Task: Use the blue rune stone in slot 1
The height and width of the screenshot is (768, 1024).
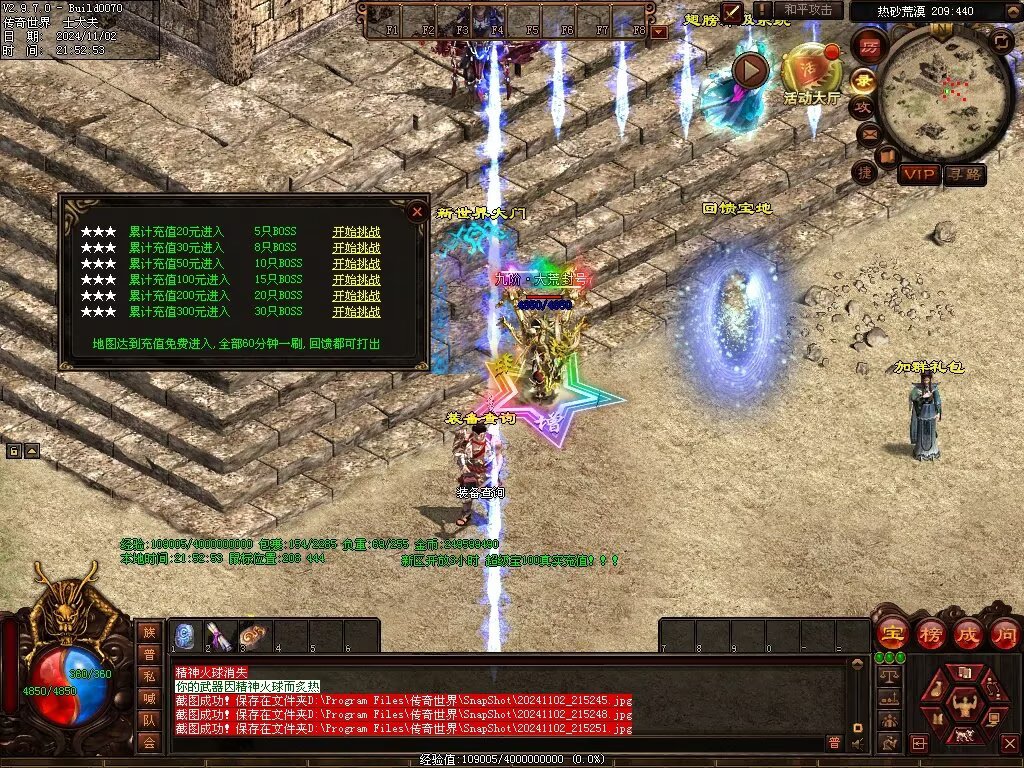Action: (185, 636)
